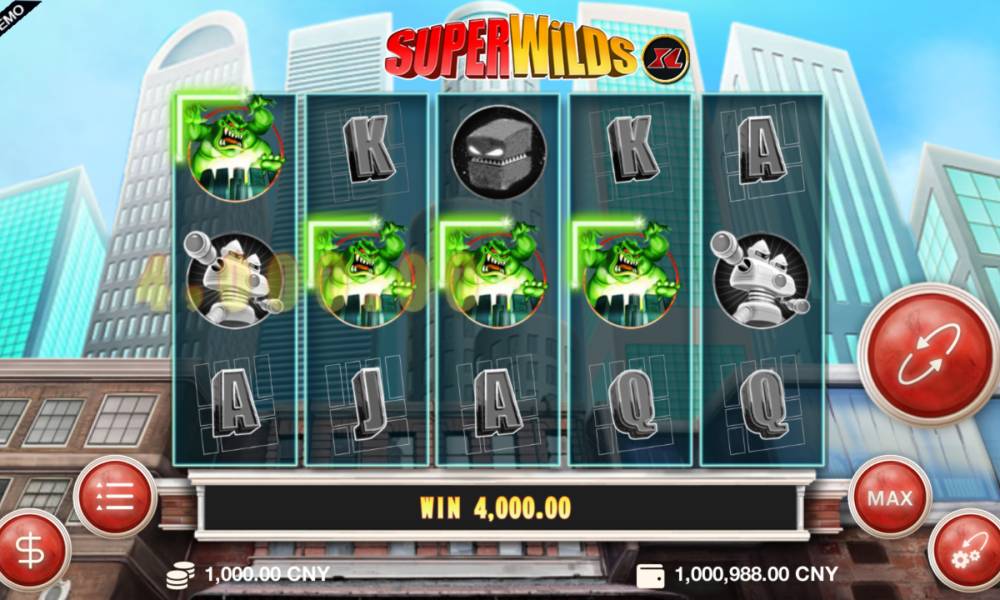Set the maximum bet with MAX
This screenshot has width=1000, height=600.
pos(889,497)
